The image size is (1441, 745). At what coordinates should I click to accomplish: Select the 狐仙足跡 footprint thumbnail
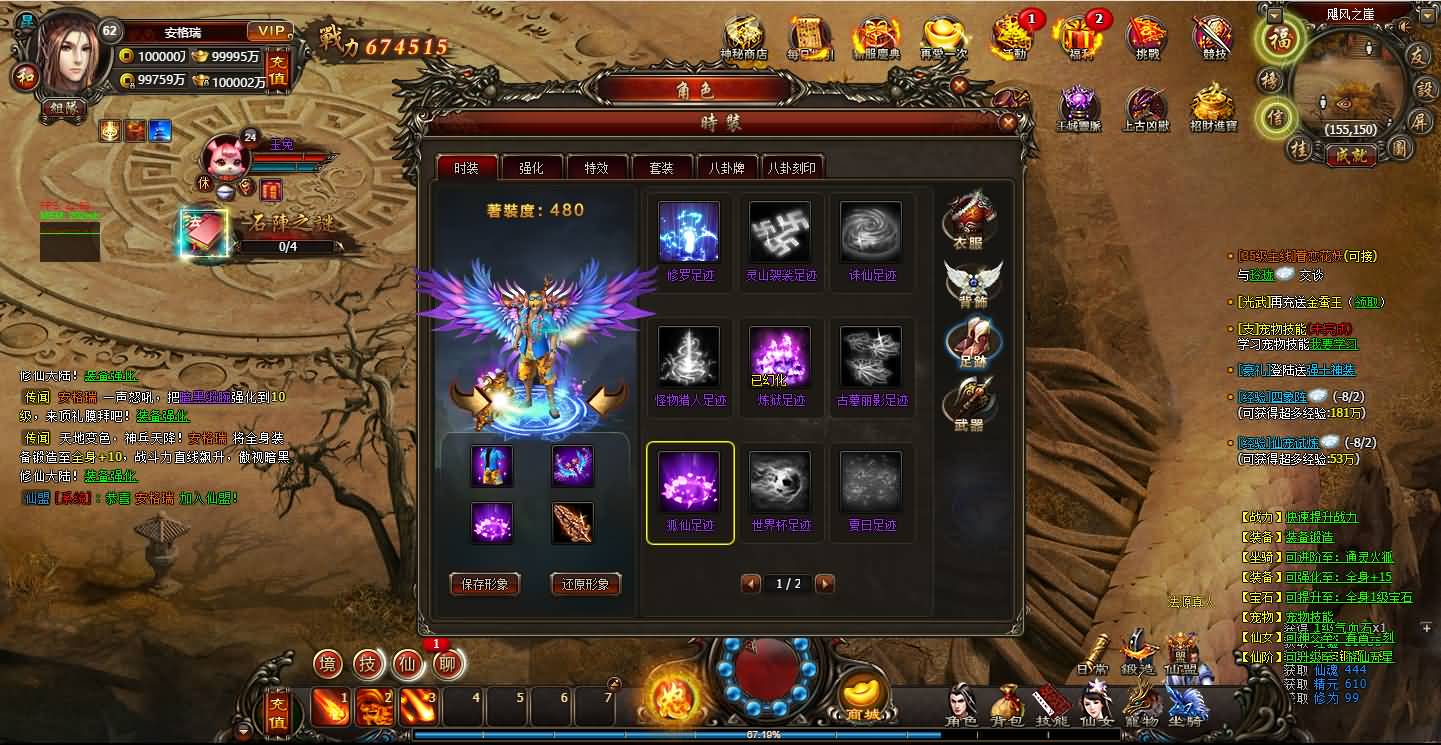click(689, 488)
